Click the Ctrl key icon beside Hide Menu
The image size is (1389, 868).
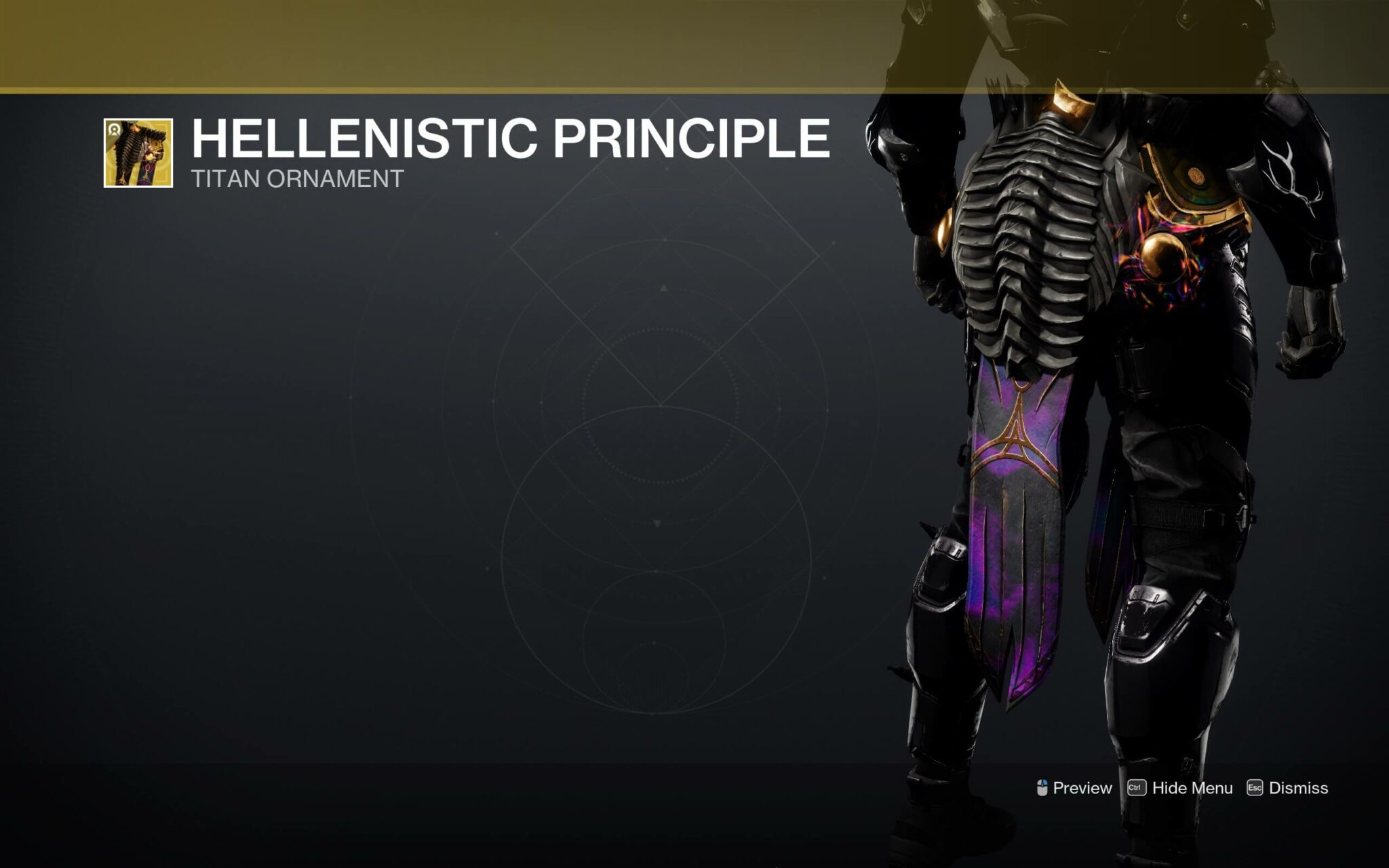pyautogui.click(x=1137, y=787)
